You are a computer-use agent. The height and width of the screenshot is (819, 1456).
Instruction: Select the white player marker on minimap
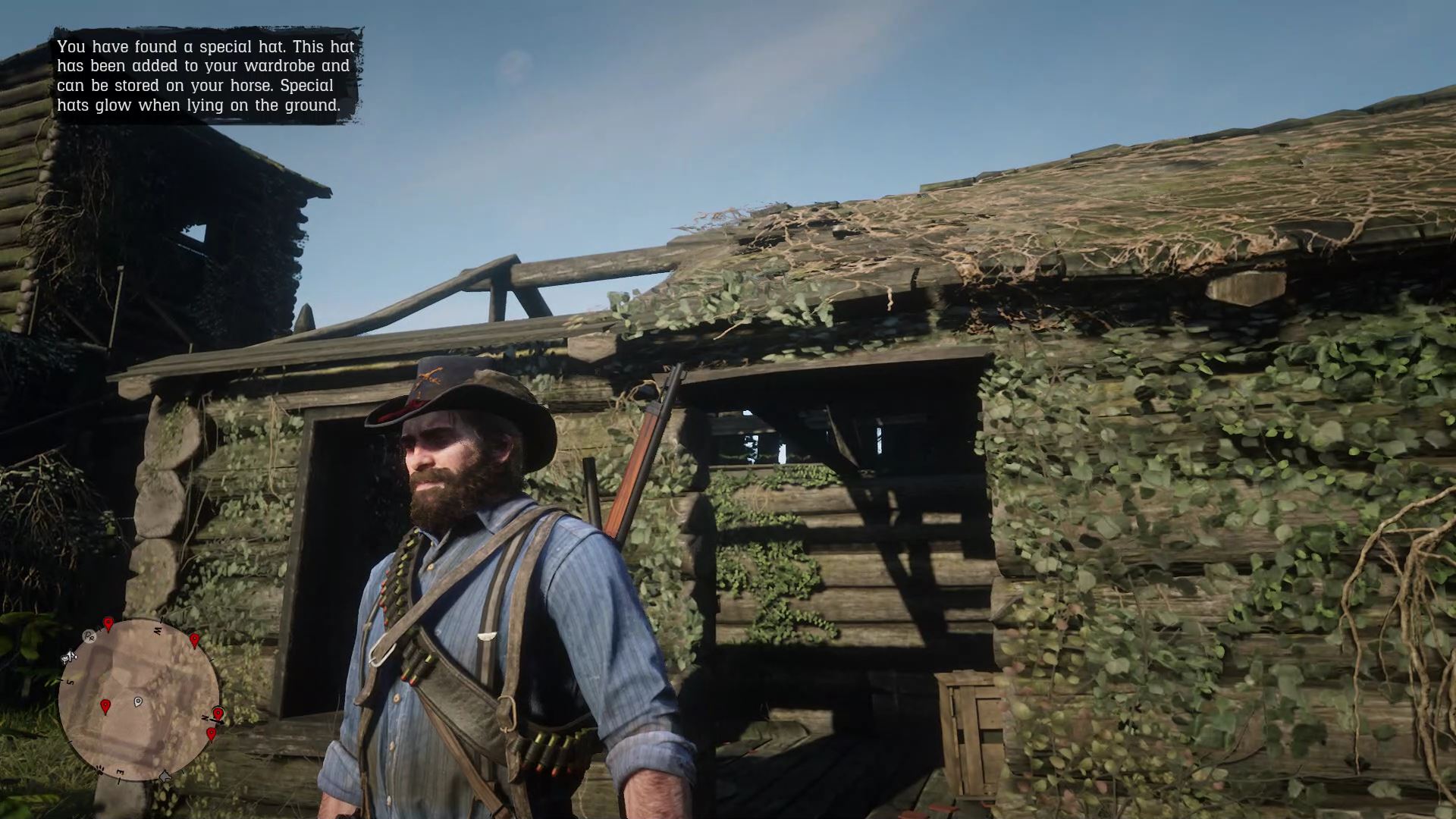(138, 702)
